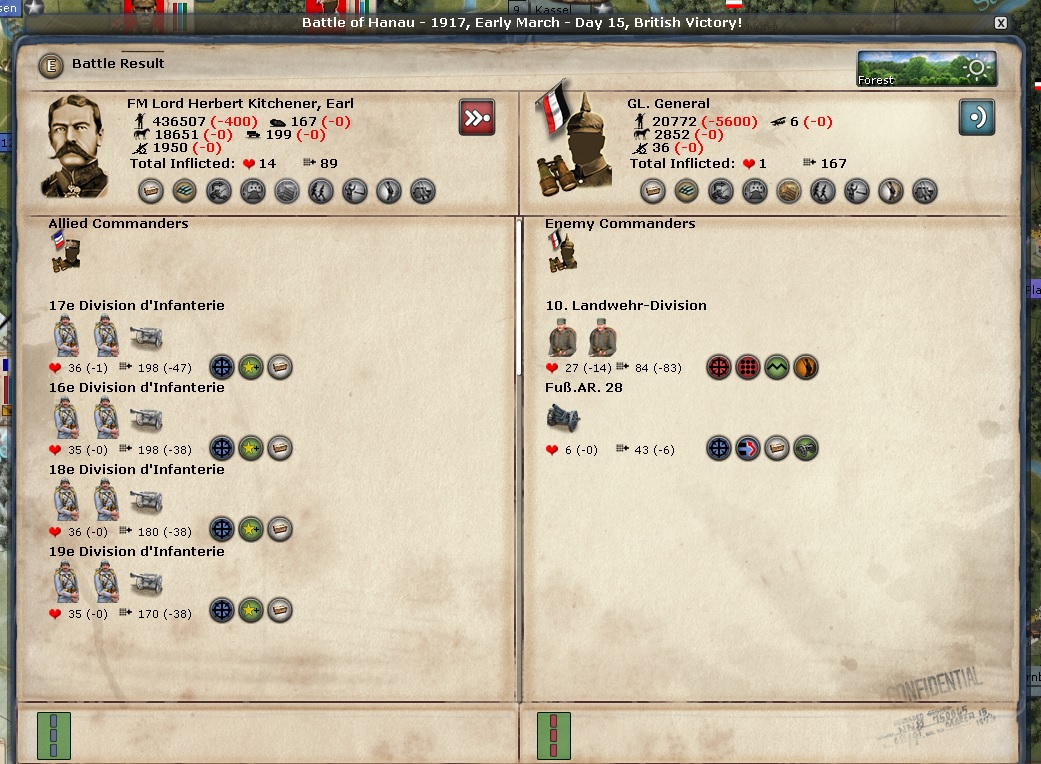The height and width of the screenshot is (764, 1041).
Task: Select the 17e Division d'Infanterie row
Action: coord(137,306)
